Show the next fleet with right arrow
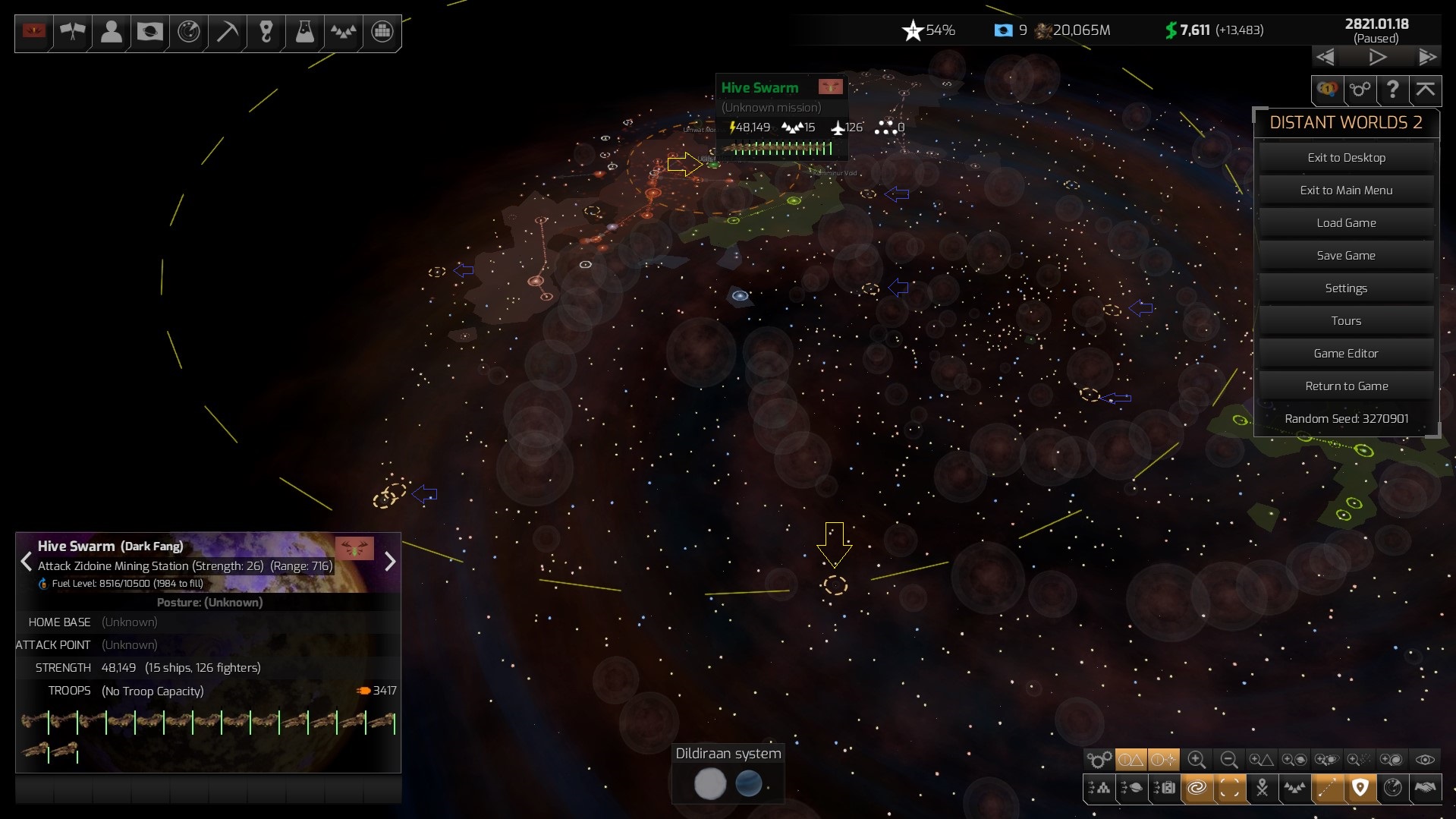 [x=390, y=562]
